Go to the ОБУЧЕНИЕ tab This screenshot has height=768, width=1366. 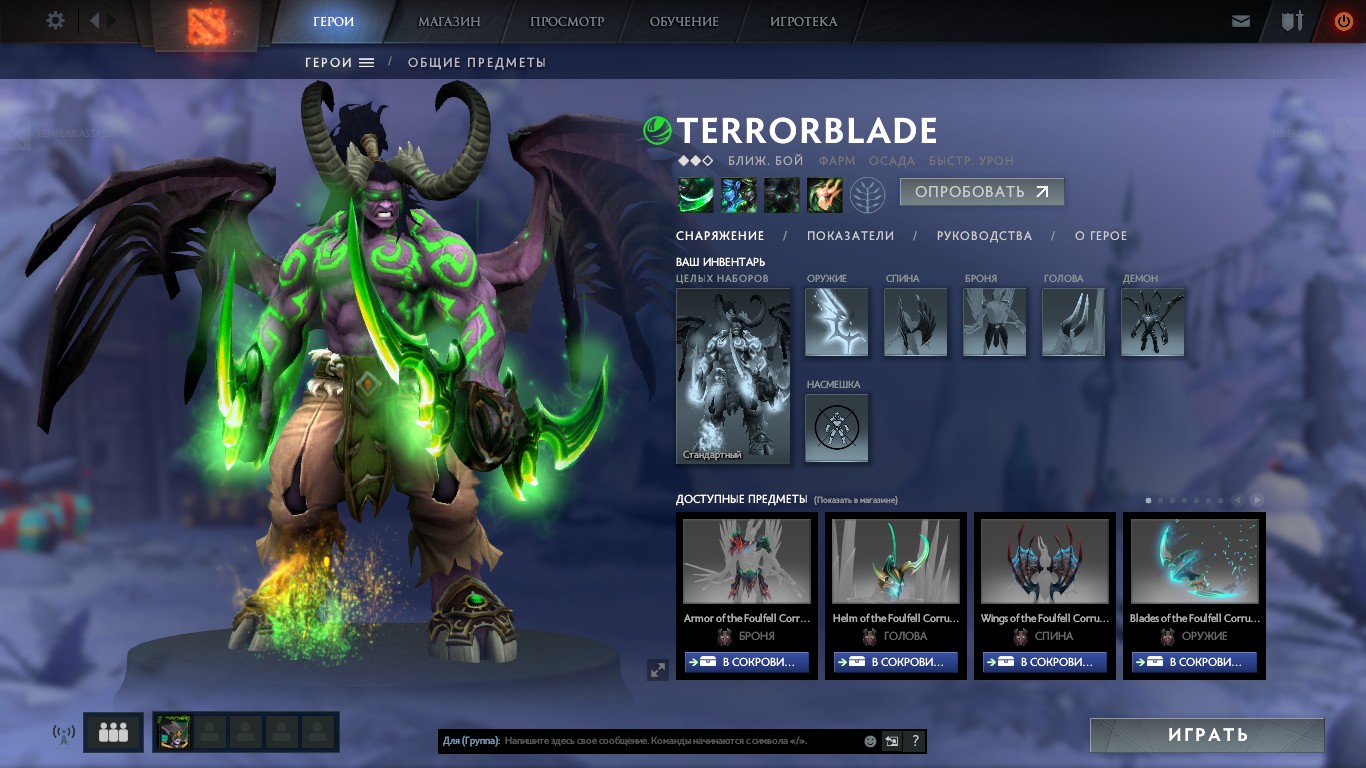tap(684, 21)
